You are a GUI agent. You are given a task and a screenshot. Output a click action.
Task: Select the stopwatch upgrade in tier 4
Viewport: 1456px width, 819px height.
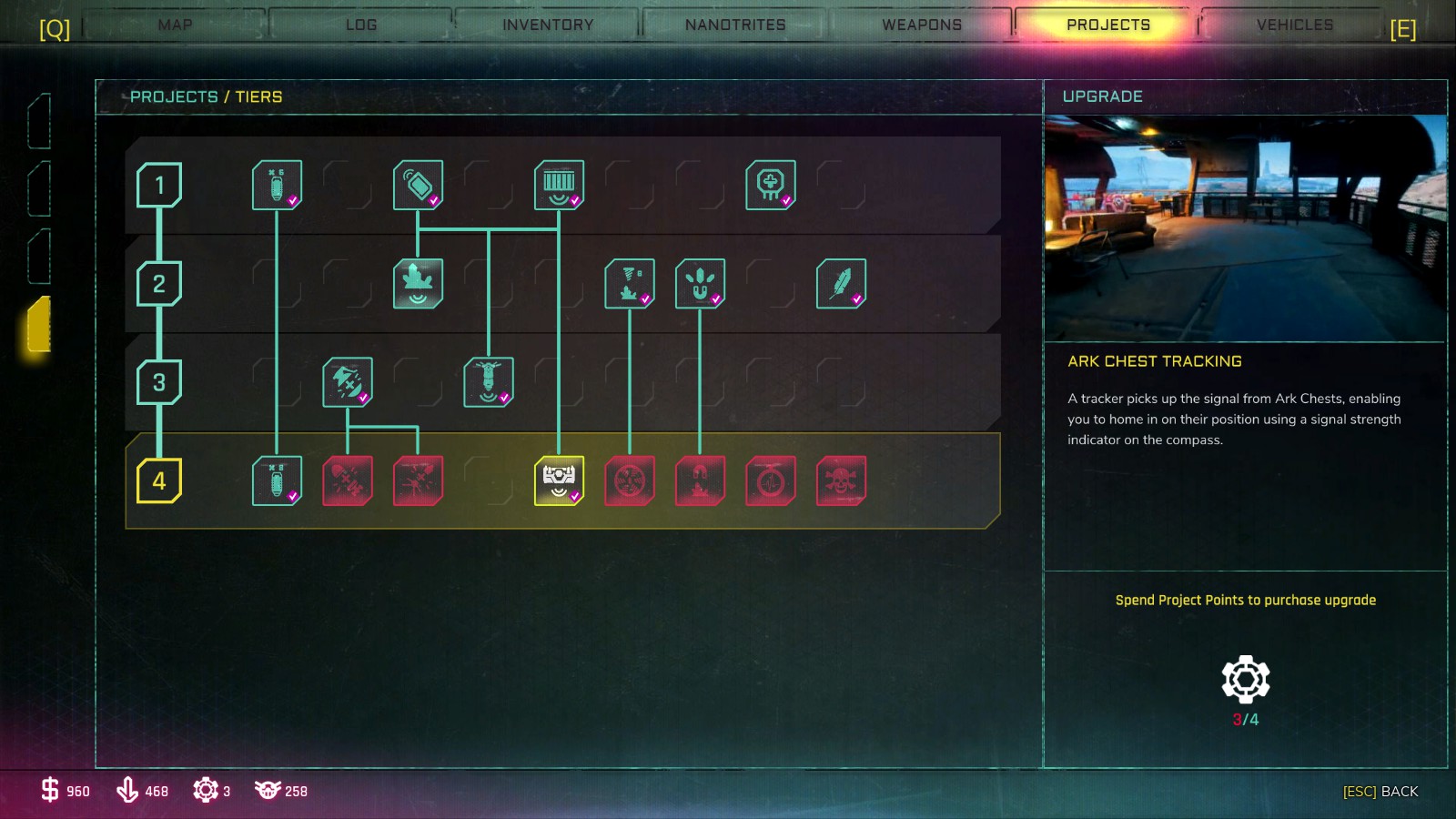tap(771, 480)
